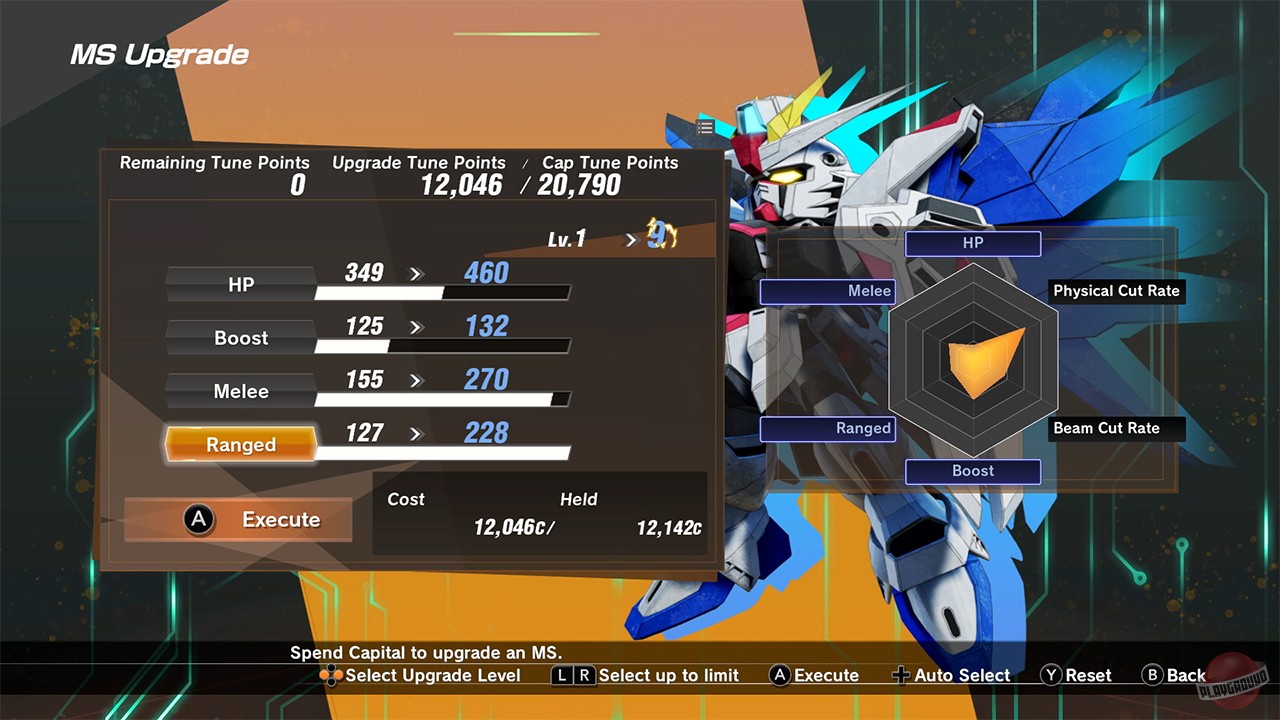Click the Select Upgrade Level button-cluster icon
Screen dimensions: 1280x720
coord(330,676)
